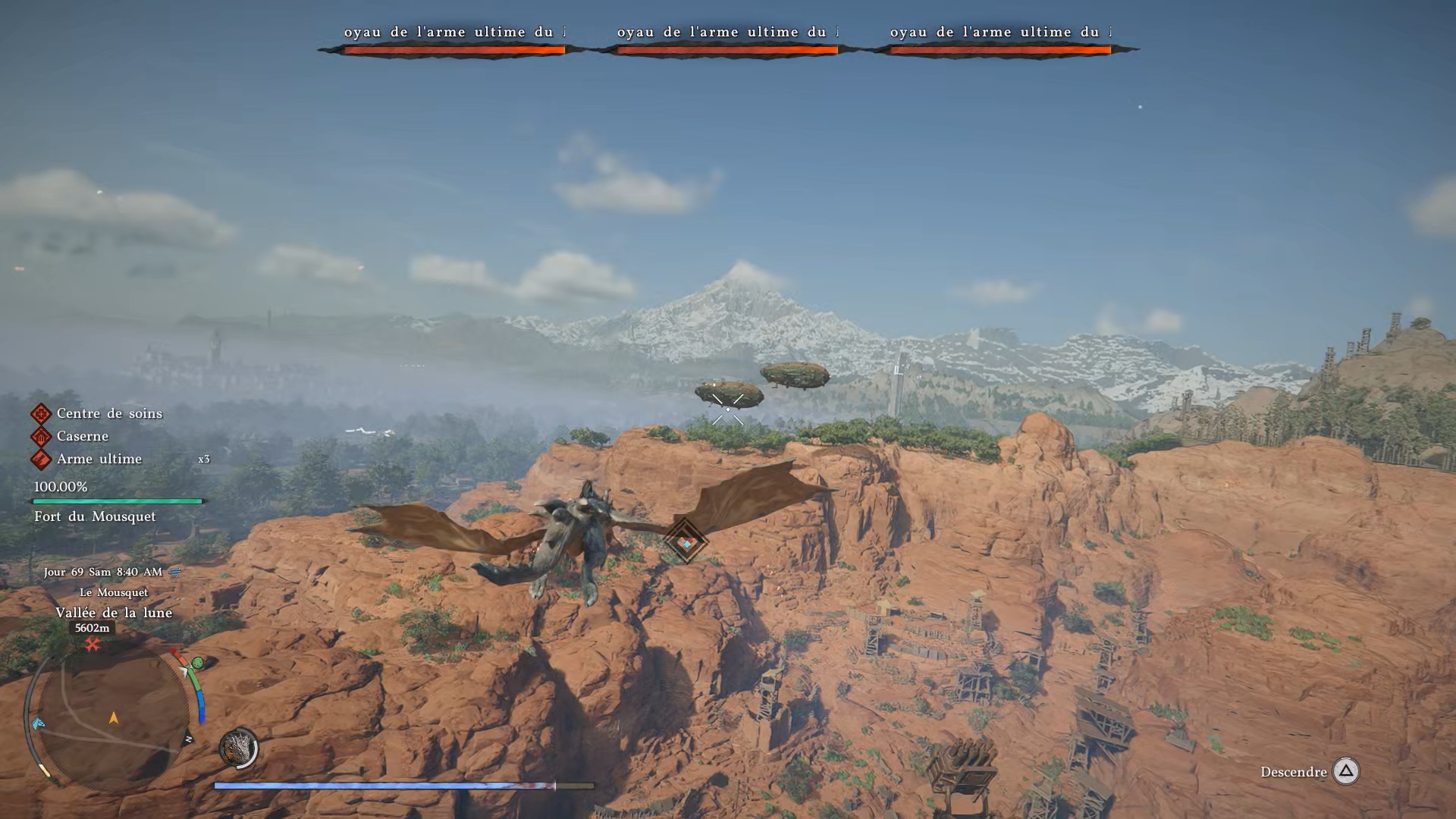Click the diamond waypoint marker
1456x819 pixels.
[686, 541]
